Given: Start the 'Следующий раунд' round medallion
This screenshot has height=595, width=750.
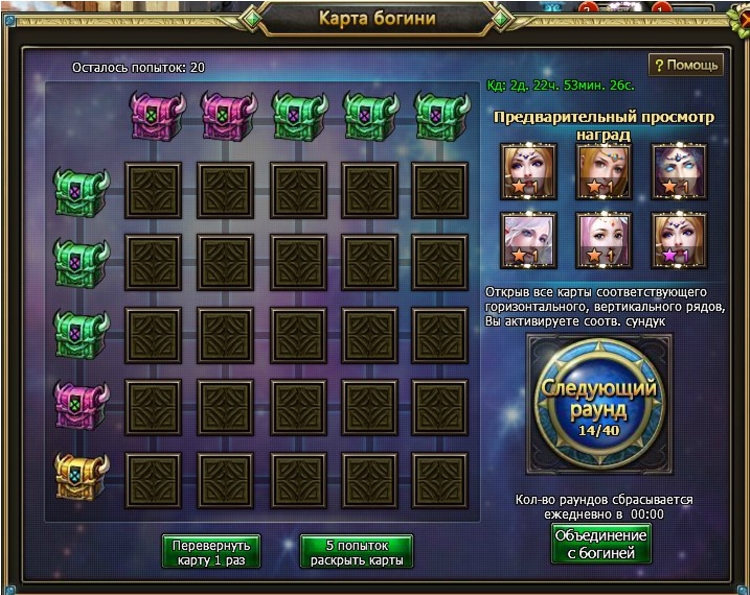Looking at the screenshot, I should pyautogui.click(x=599, y=402).
